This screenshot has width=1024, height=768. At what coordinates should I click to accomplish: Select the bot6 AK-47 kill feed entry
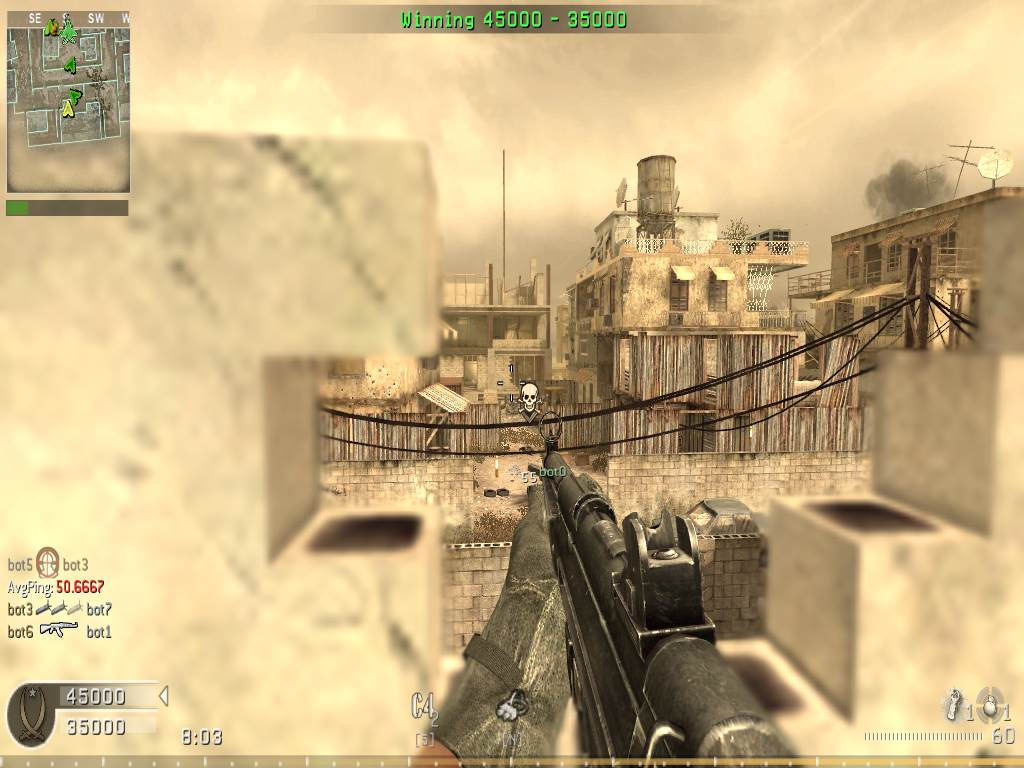[59, 631]
